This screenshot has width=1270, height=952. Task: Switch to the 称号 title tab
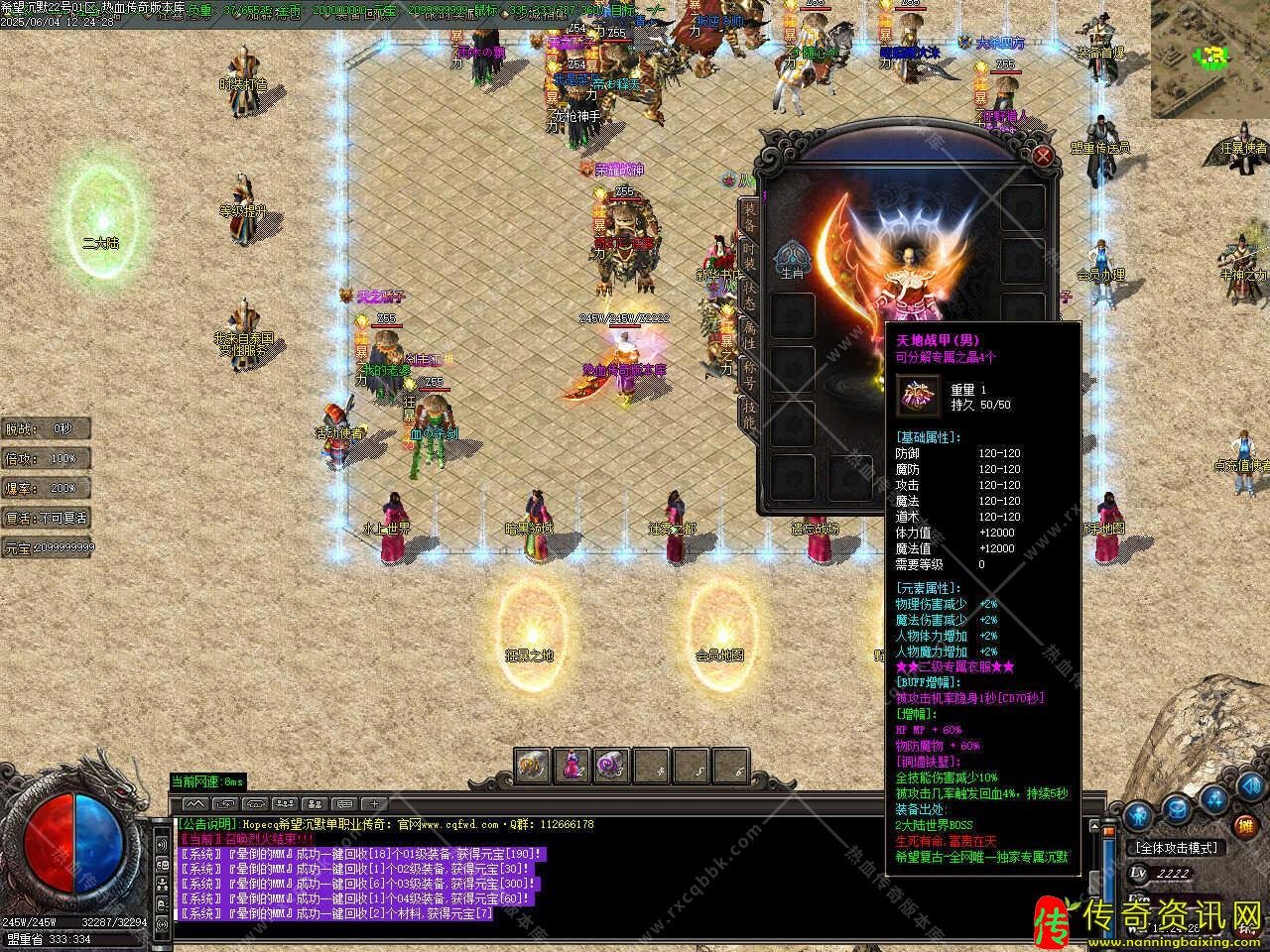pyautogui.click(x=749, y=375)
